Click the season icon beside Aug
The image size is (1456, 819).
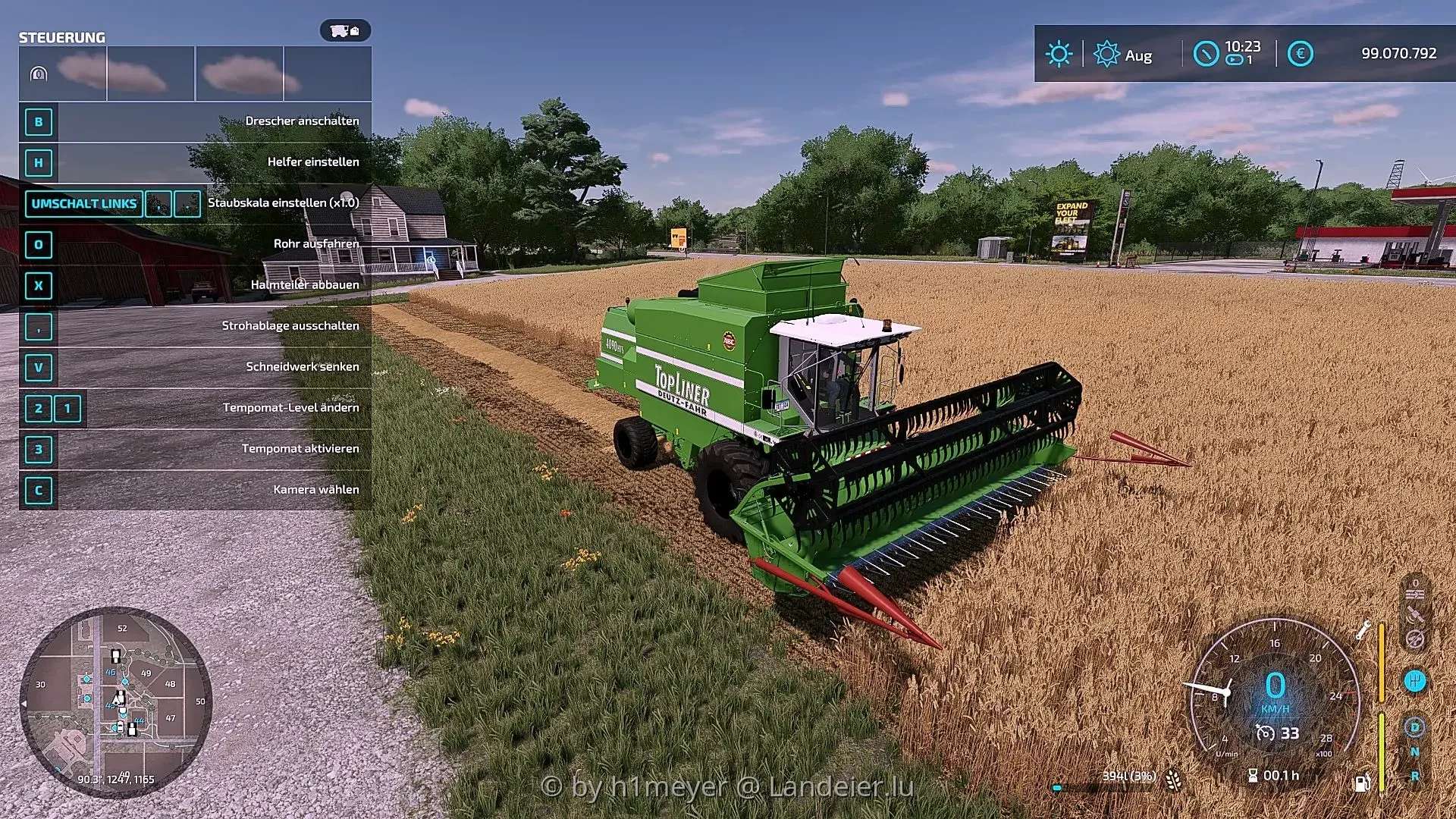coord(1106,54)
